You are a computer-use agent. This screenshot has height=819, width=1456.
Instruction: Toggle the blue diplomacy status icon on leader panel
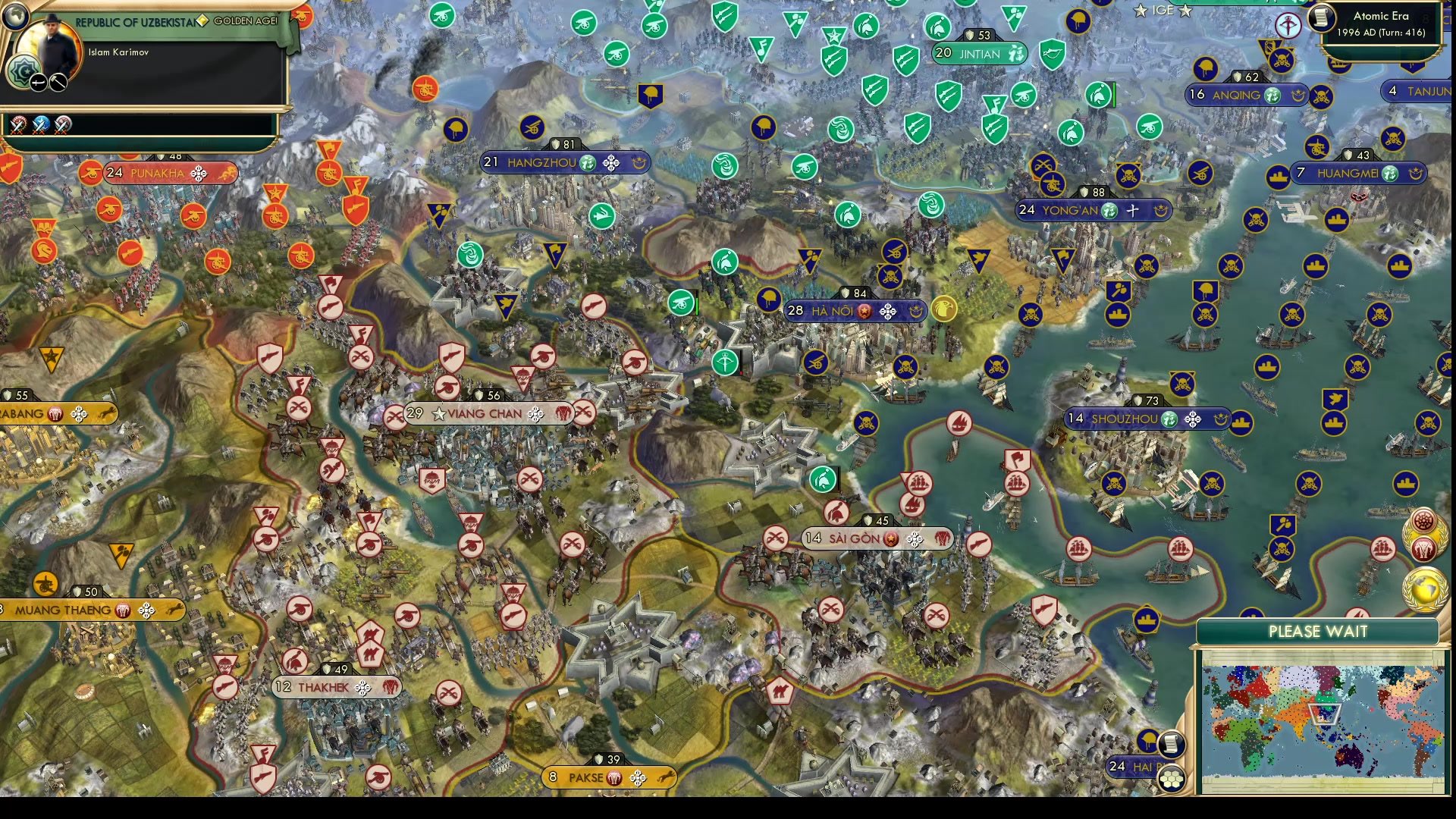[x=40, y=124]
